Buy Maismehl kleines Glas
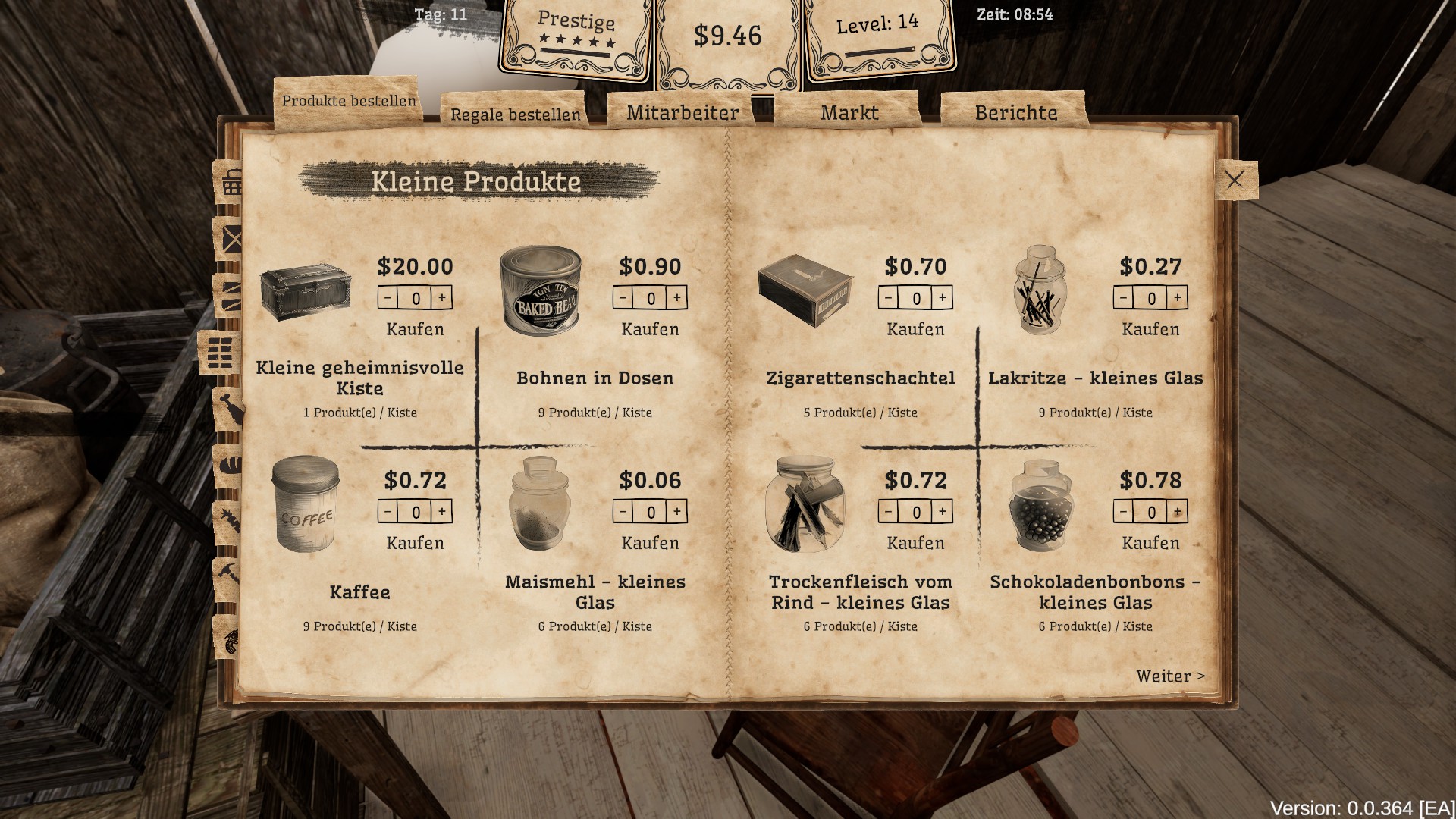1456x819 pixels. point(650,543)
